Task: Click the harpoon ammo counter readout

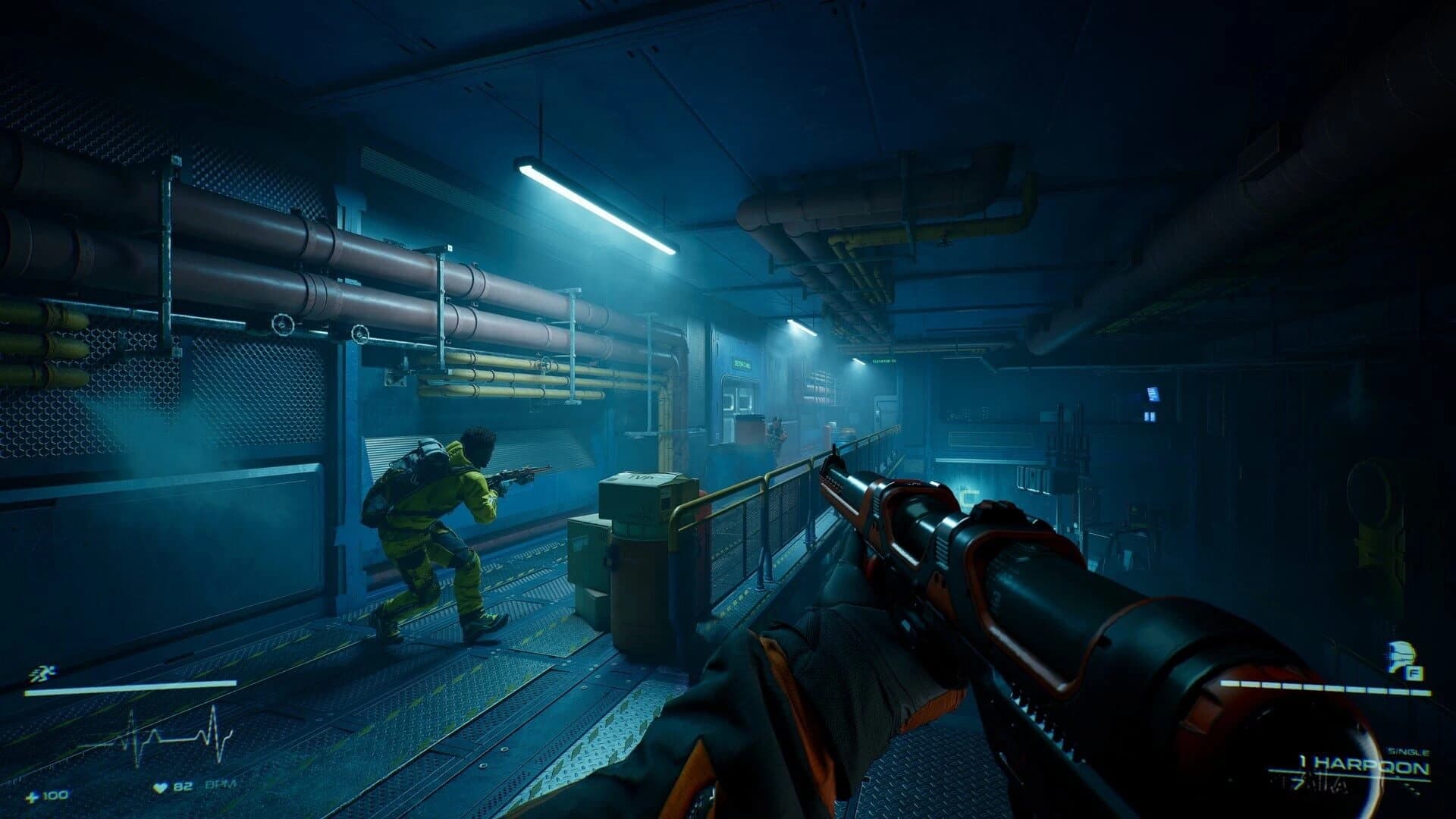Action: point(1304,762)
